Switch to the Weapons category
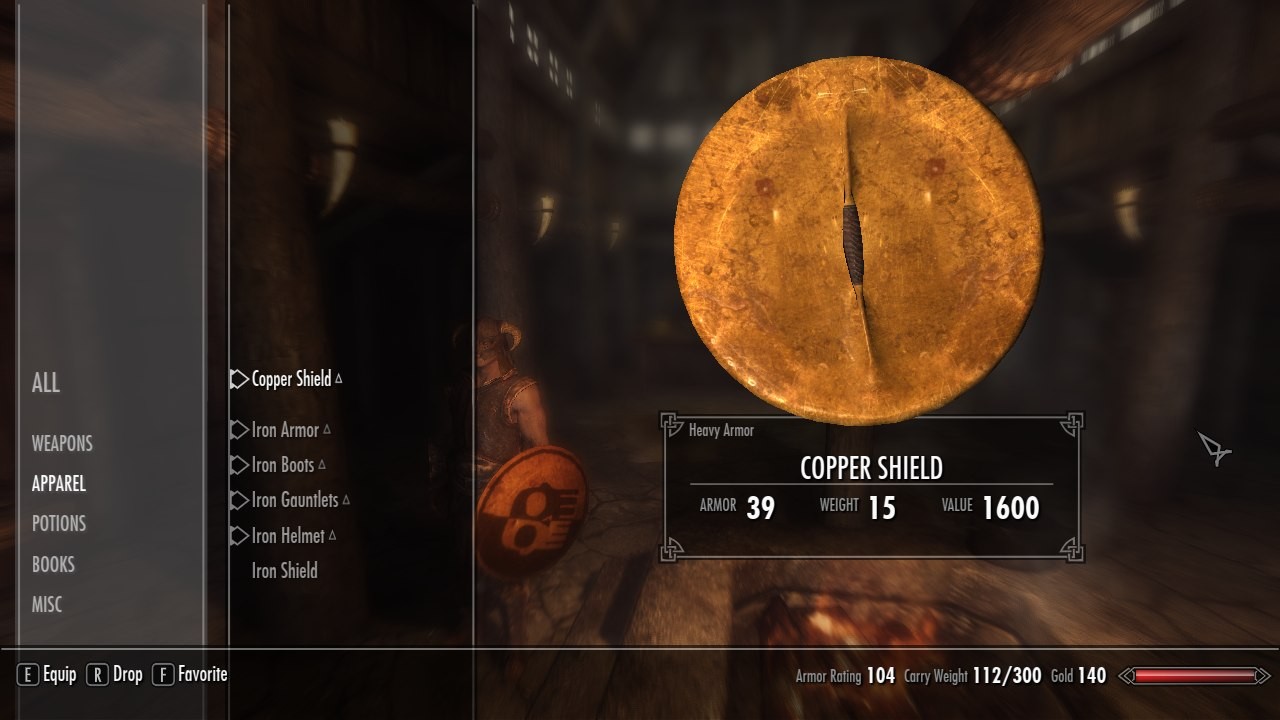The width and height of the screenshot is (1280, 720). (x=62, y=443)
